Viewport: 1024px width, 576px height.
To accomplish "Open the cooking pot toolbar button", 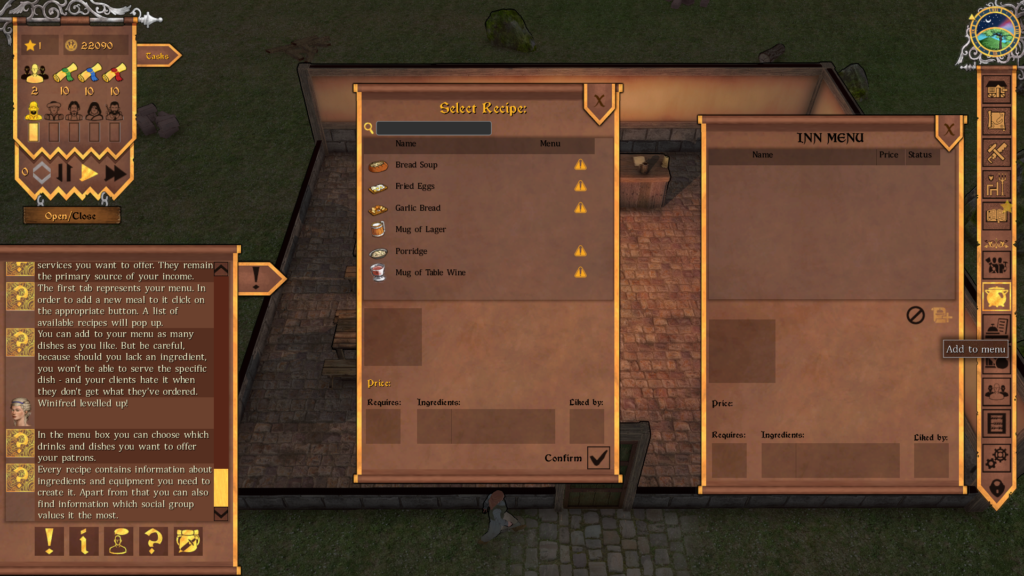I will [995, 297].
